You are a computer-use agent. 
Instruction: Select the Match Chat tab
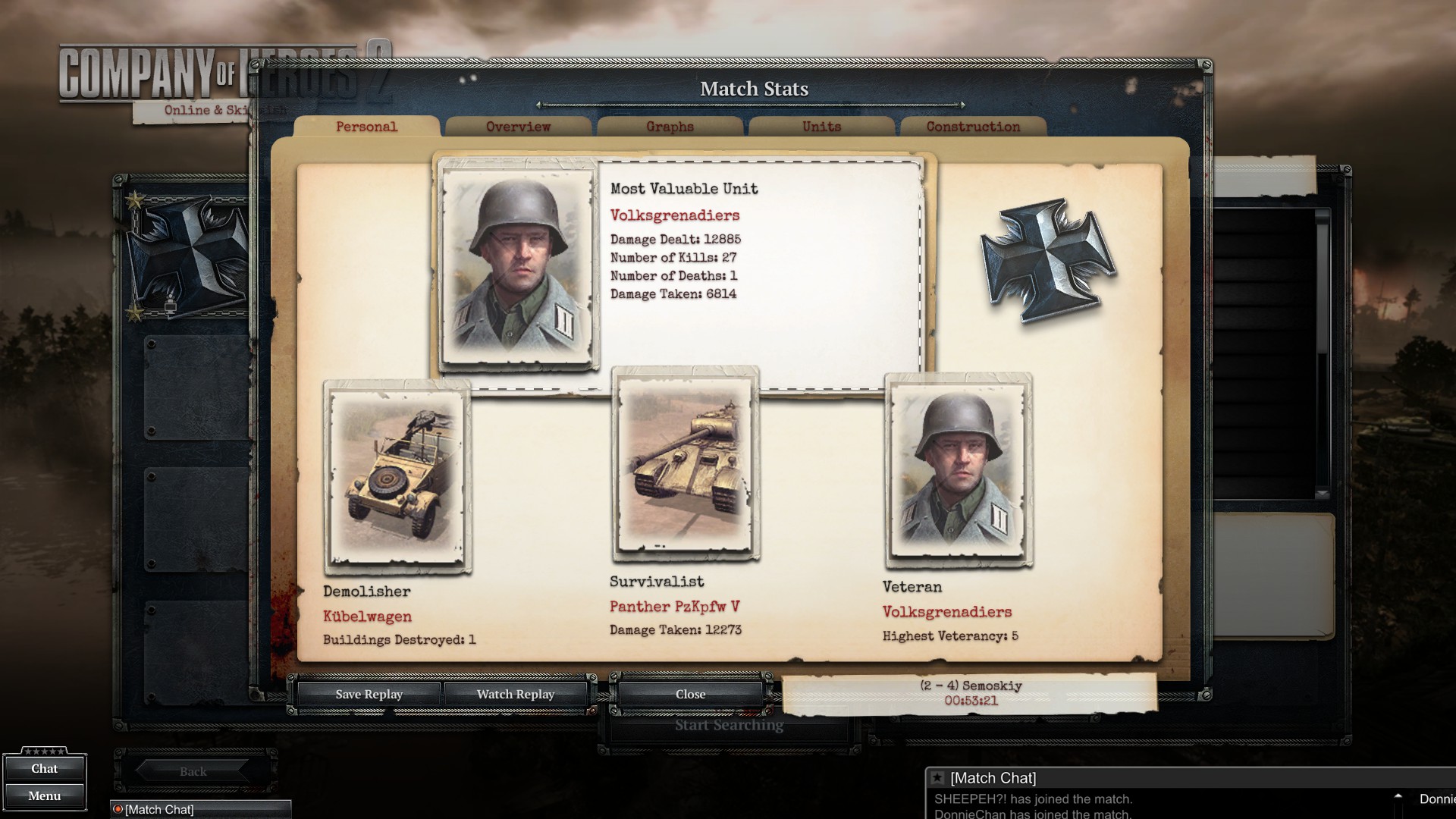point(159,809)
